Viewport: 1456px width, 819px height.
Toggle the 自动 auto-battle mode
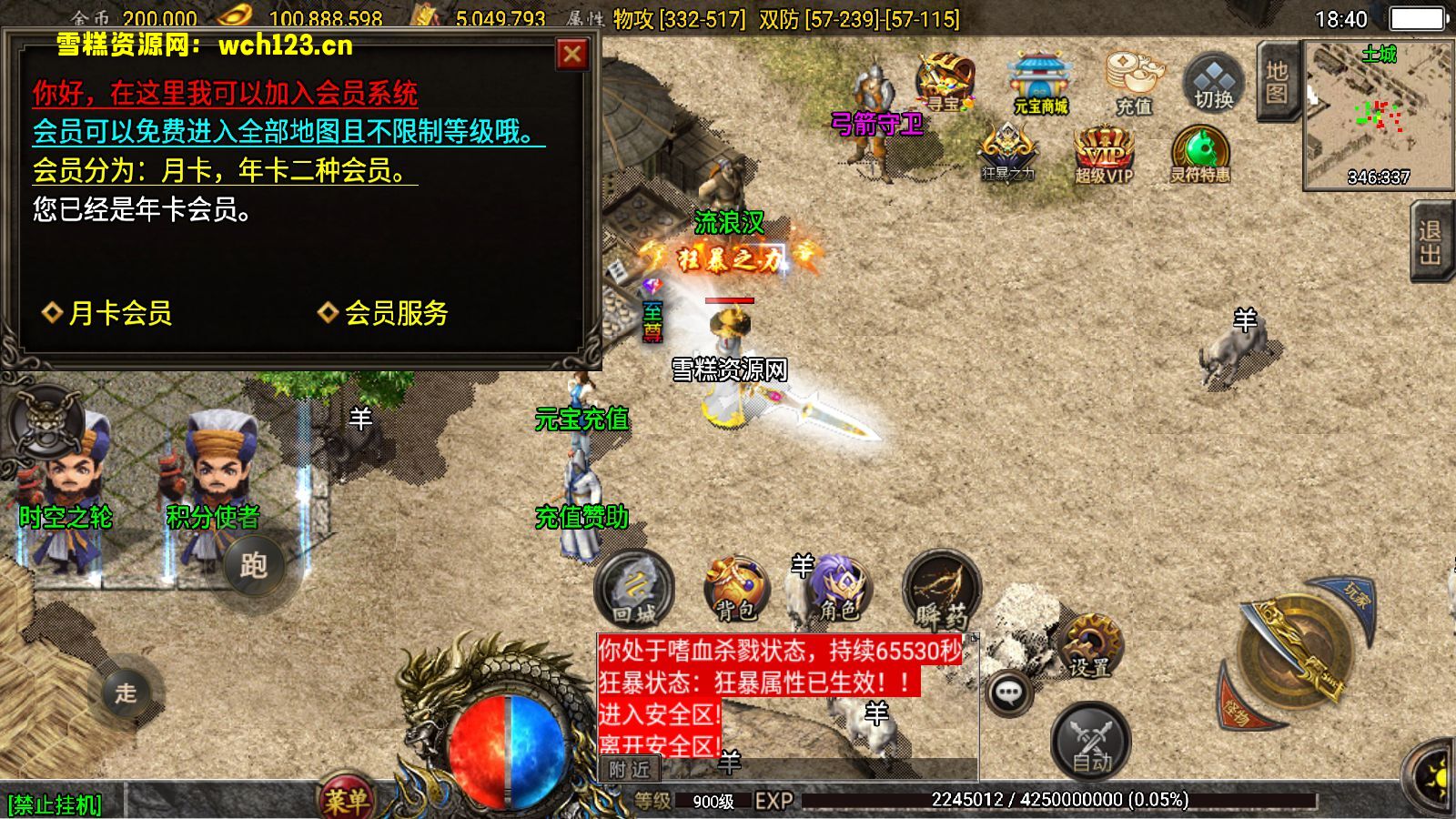(x=1088, y=739)
